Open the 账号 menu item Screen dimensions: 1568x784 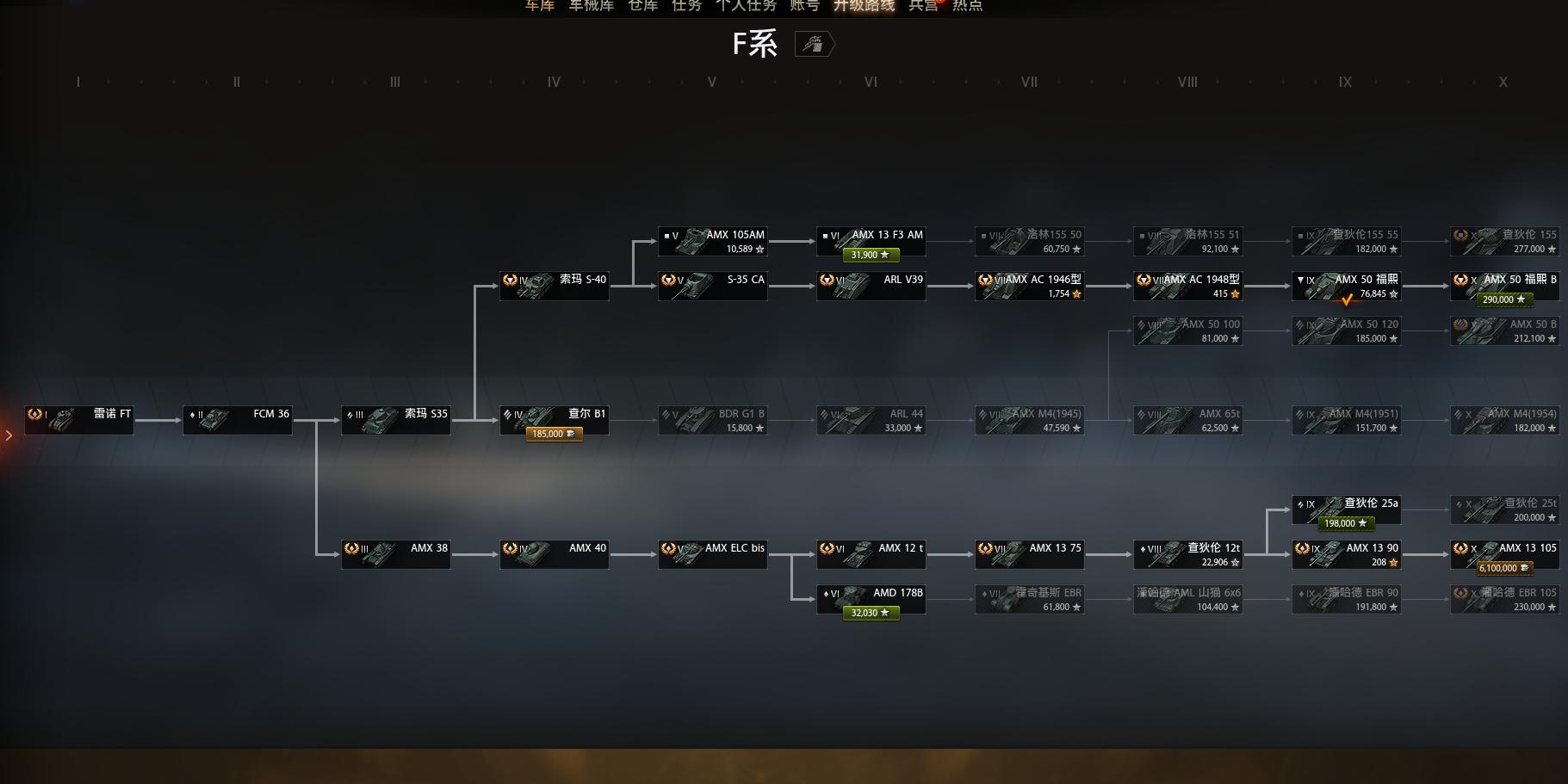[x=803, y=6]
